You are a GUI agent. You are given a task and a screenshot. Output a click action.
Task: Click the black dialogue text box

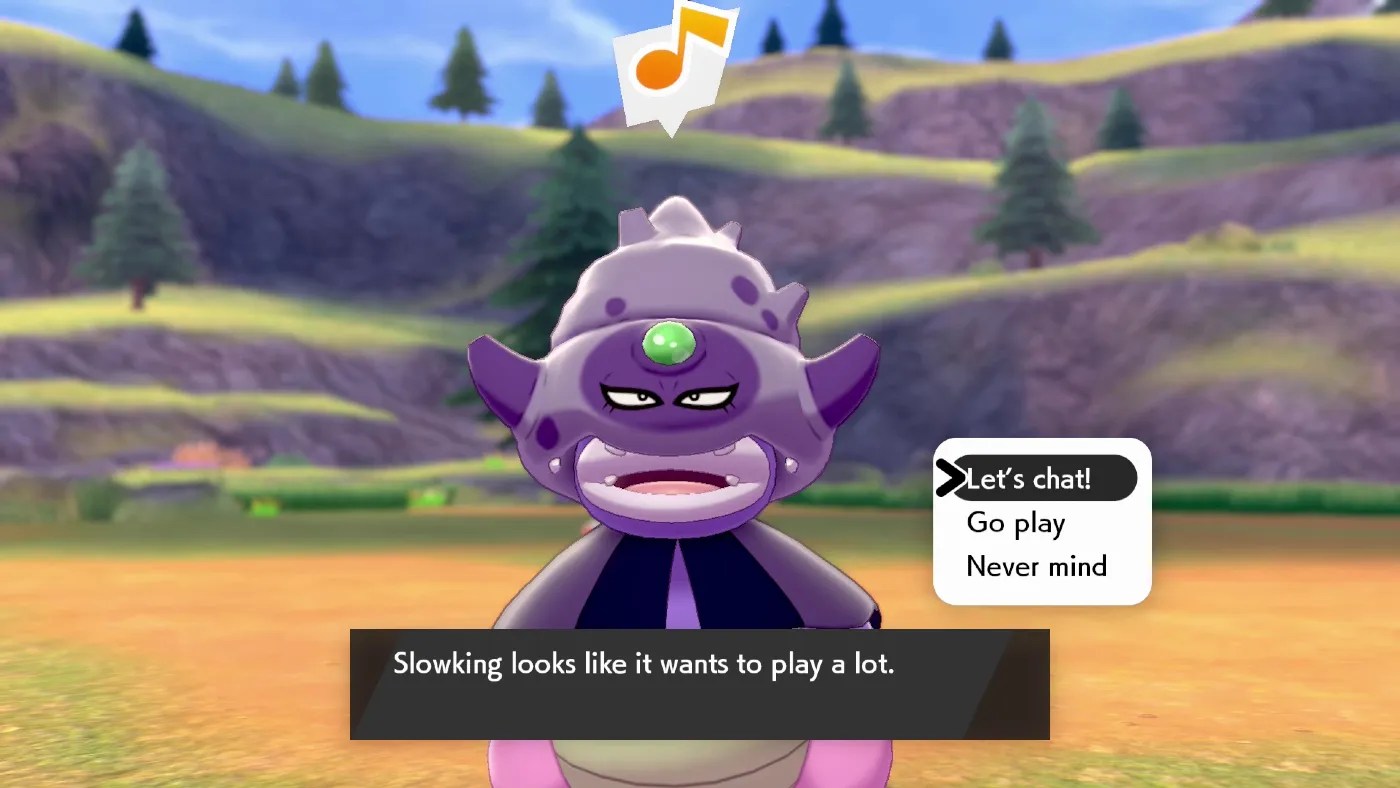(x=700, y=684)
